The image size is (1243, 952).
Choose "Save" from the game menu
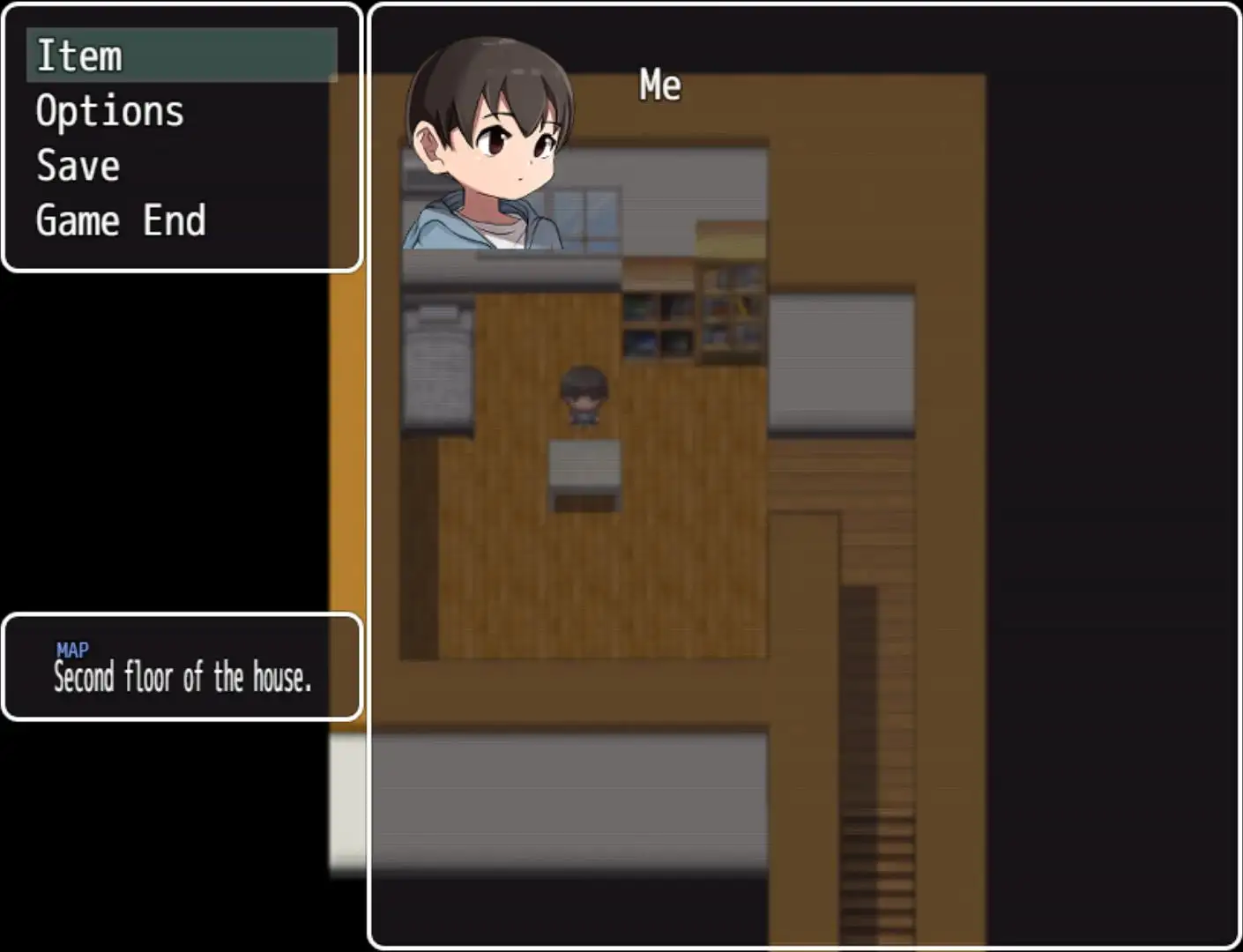click(77, 165)
